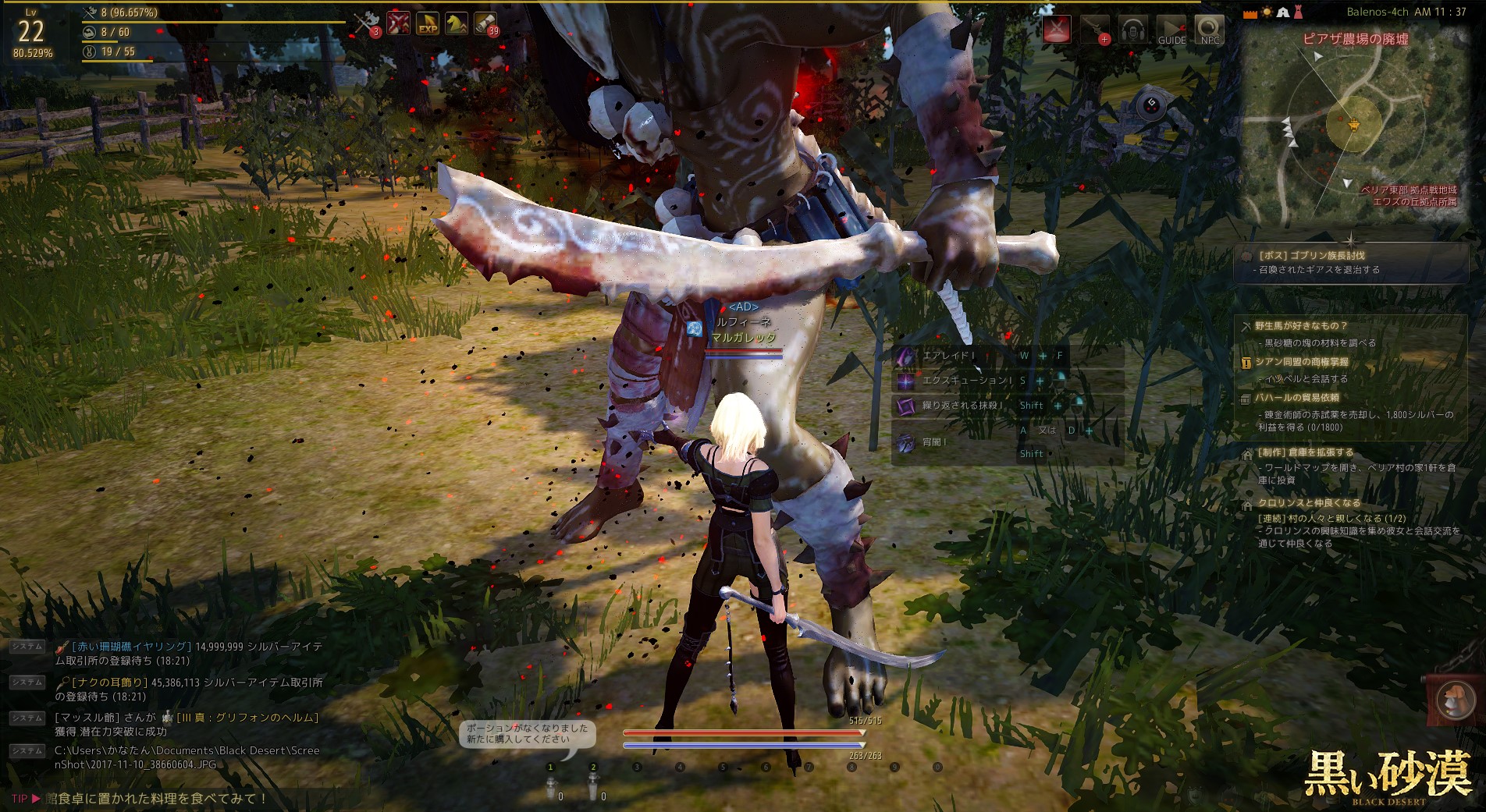
Task: Open the dog pet icon on the right edge
Action: (x=1450, y=697)
